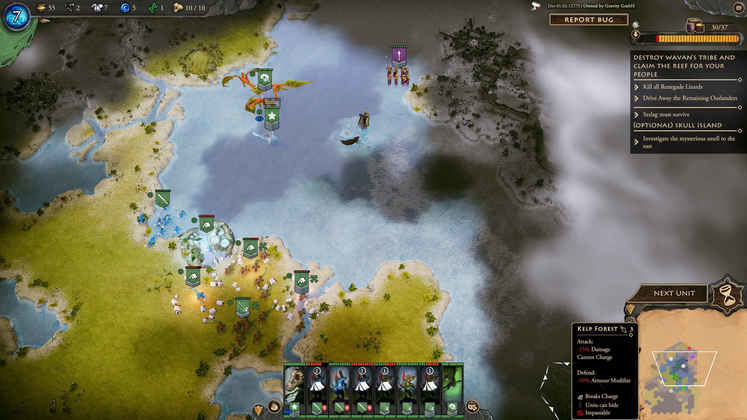Image resolution: width=747 pixels, height=420 pixels.
Task: End the turn with the hourglass button
Action: tap(722, 292)
